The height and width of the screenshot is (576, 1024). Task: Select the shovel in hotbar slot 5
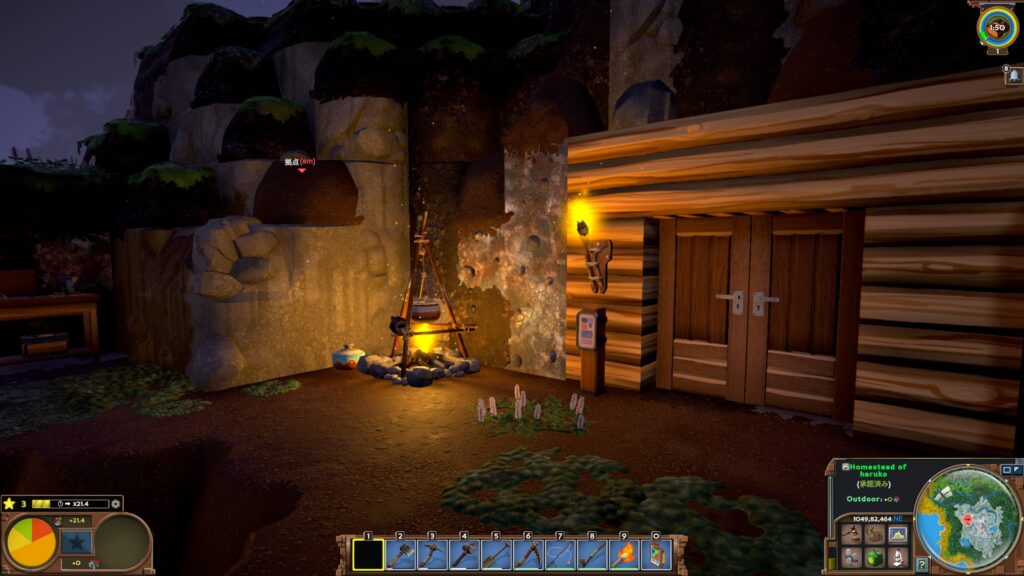point(496,554)
